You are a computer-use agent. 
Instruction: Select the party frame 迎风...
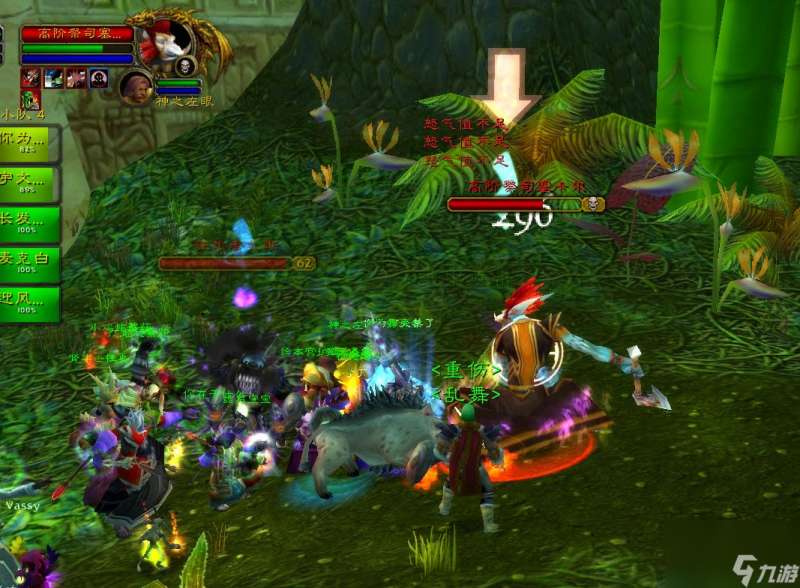(30, 303)
